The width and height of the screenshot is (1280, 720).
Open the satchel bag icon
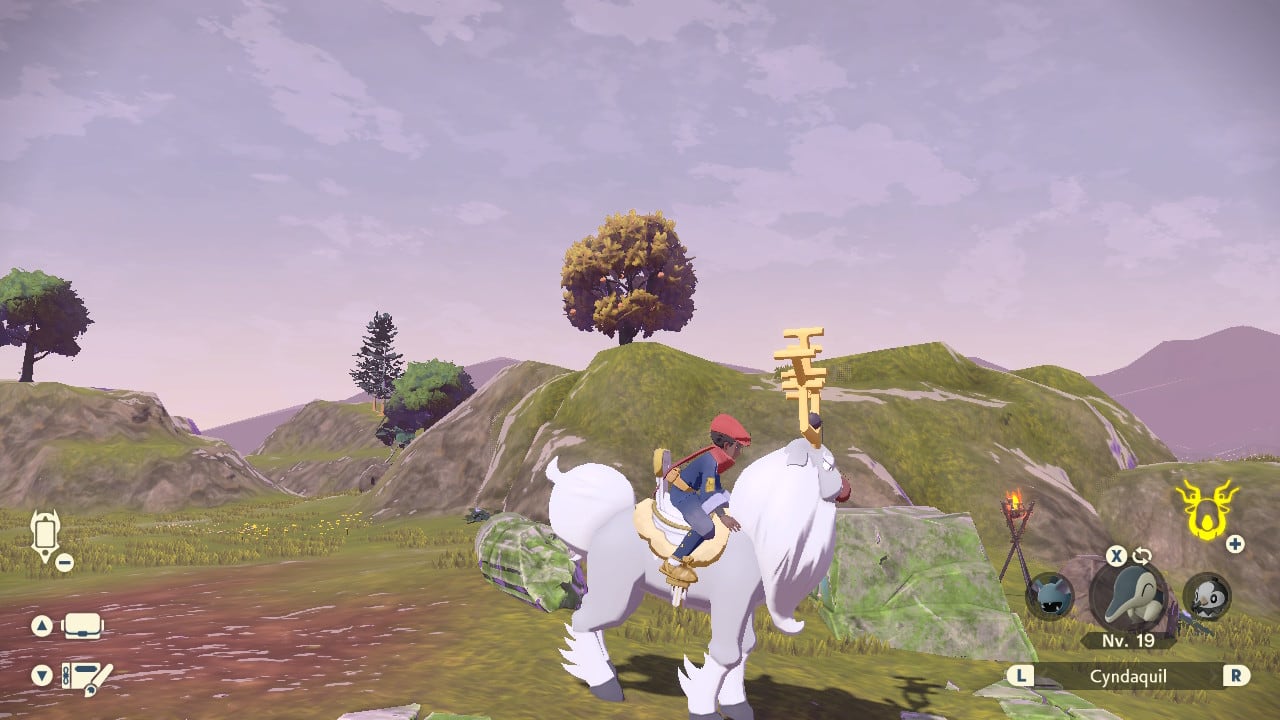pos(83,627)
